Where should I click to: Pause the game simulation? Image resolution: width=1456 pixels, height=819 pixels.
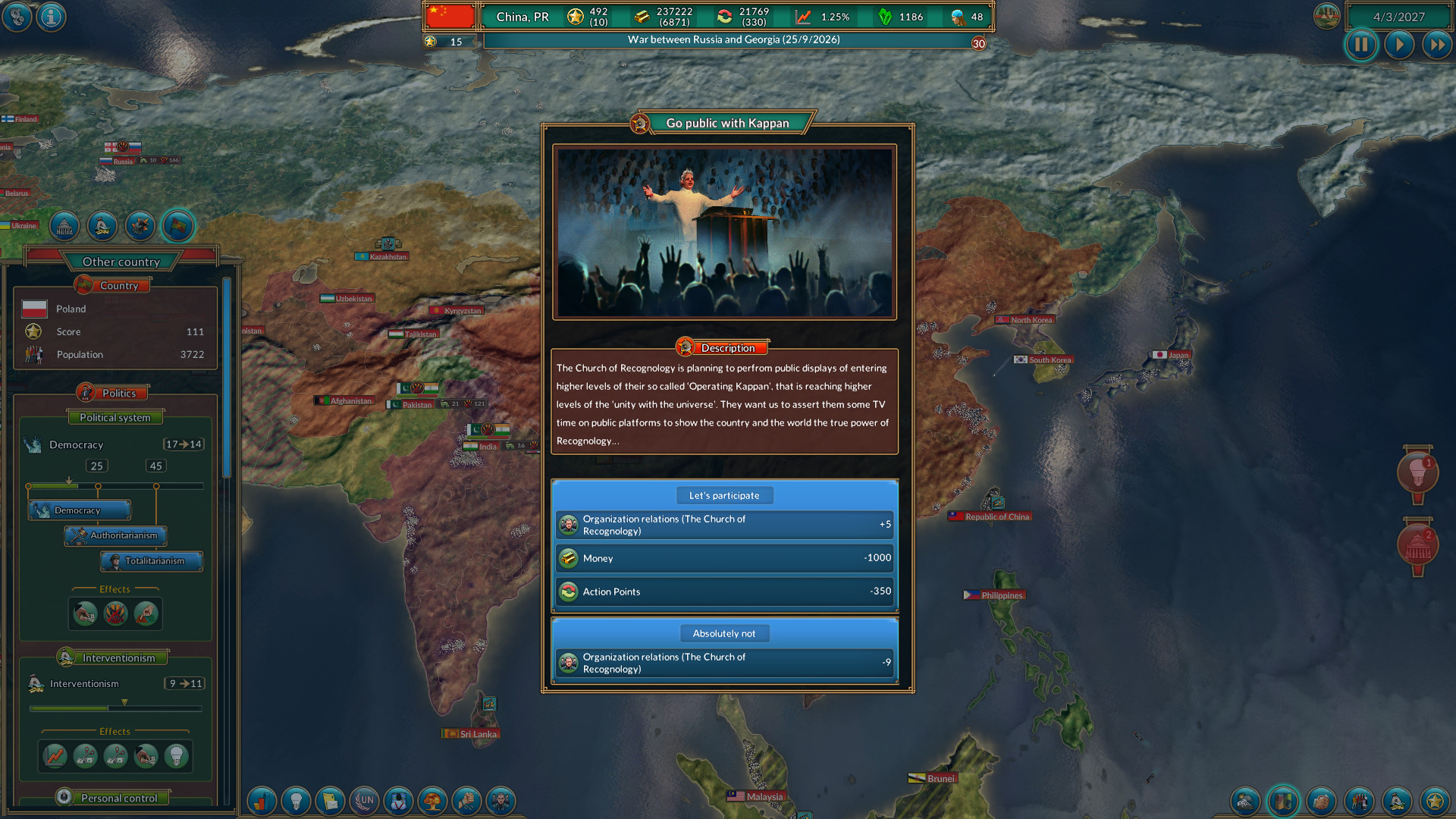tap(1361, 45)
